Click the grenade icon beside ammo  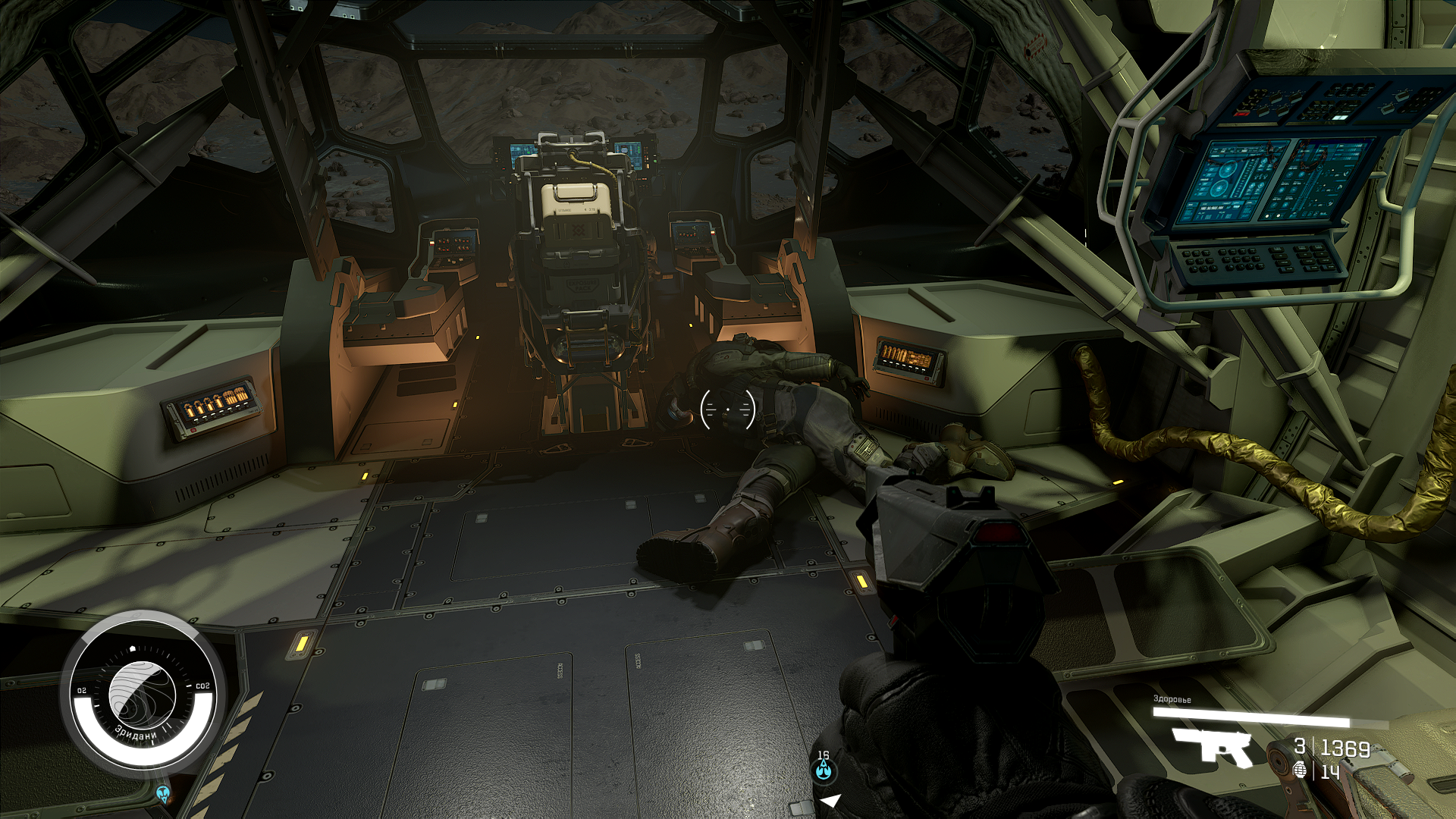(x=1300, y=770)
